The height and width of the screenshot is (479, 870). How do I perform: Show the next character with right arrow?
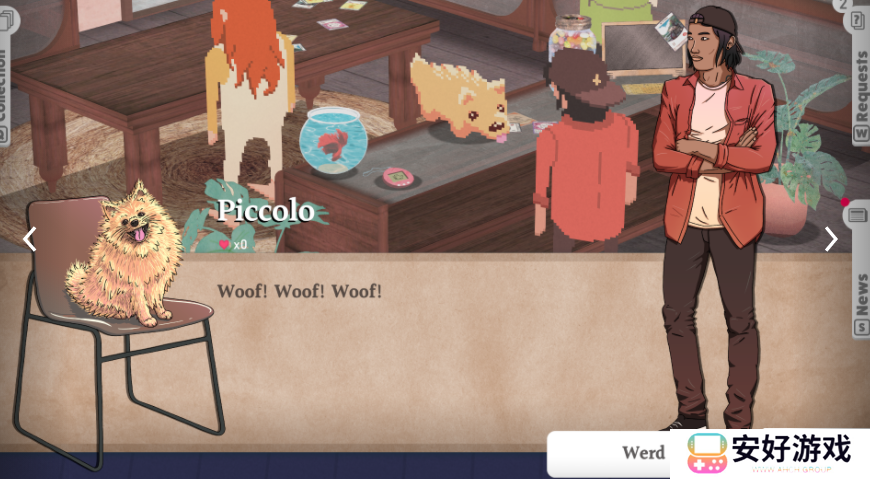[x=831, y=239]
